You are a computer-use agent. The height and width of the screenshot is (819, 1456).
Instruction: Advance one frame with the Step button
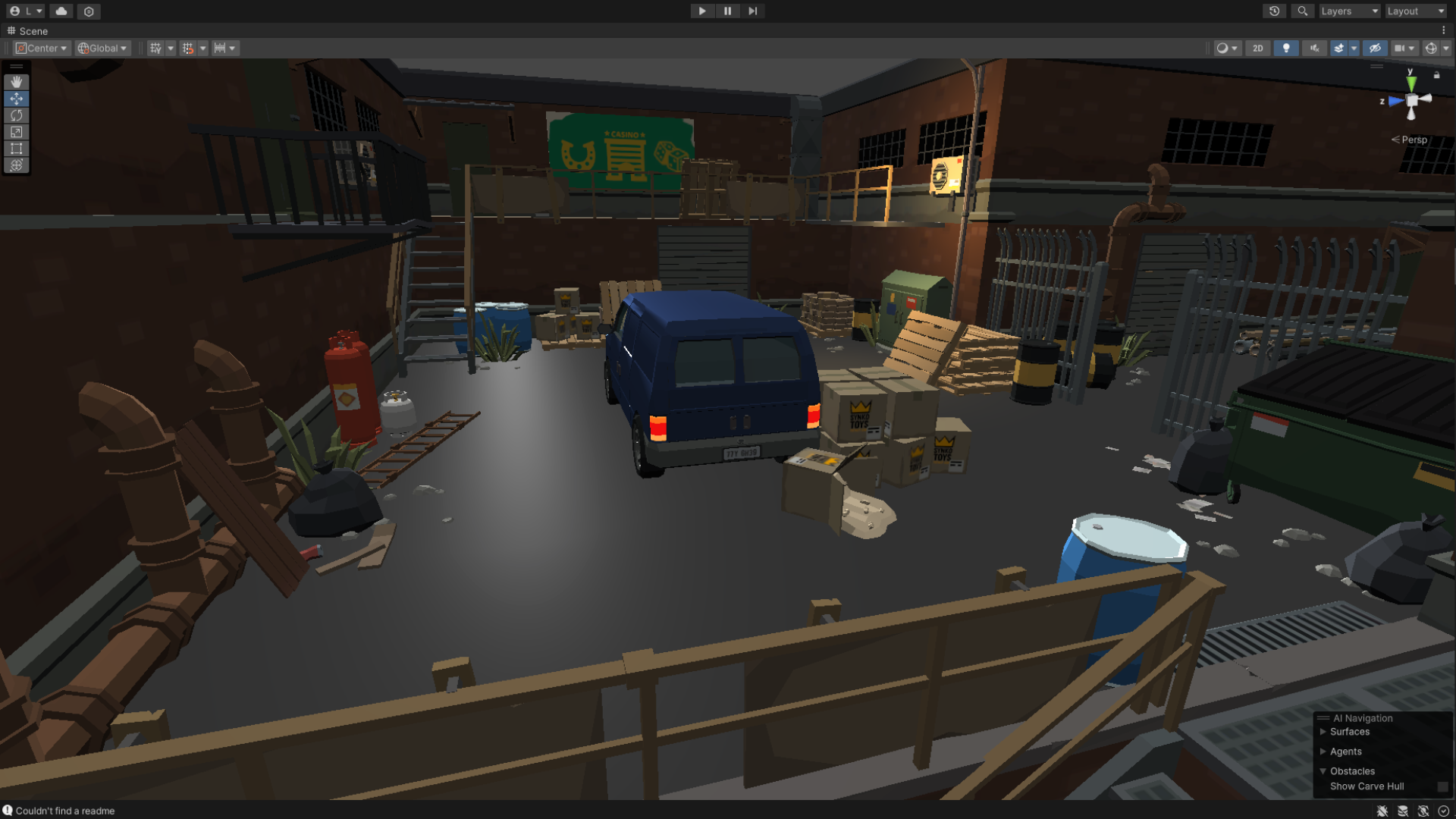tap(752, 11)
